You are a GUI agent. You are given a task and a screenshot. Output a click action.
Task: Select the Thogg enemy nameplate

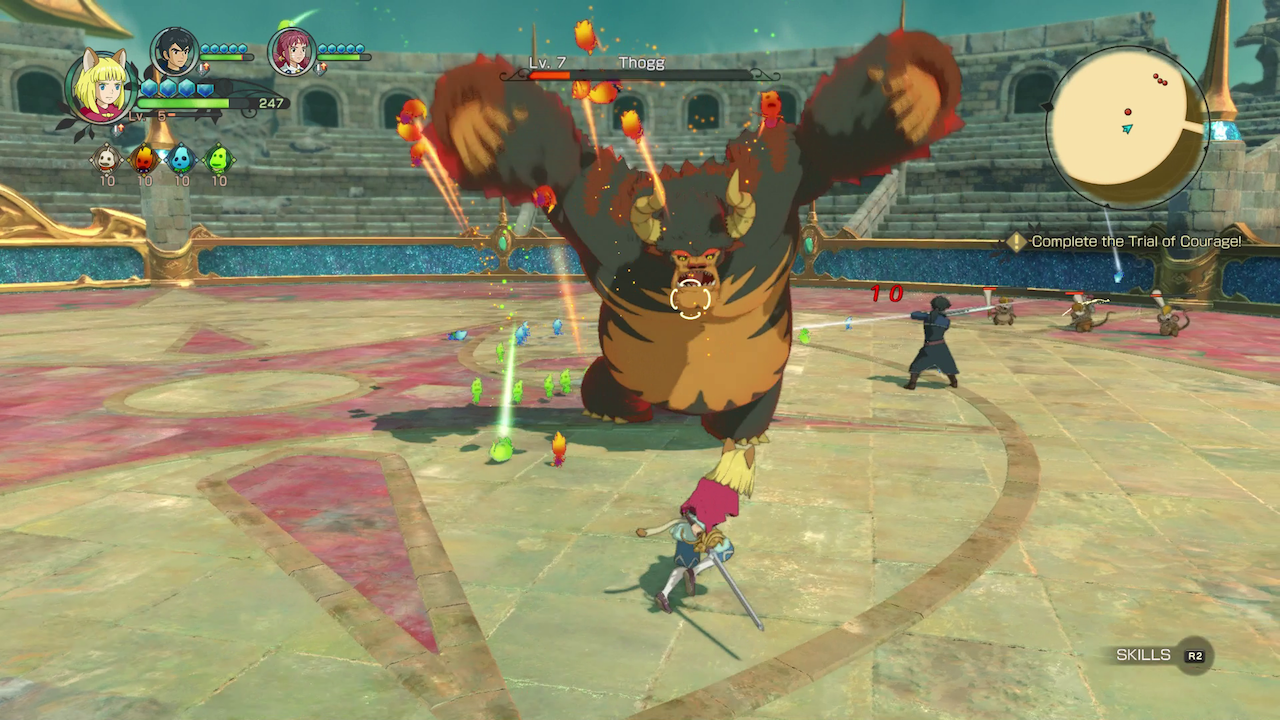tap(640, 68)
